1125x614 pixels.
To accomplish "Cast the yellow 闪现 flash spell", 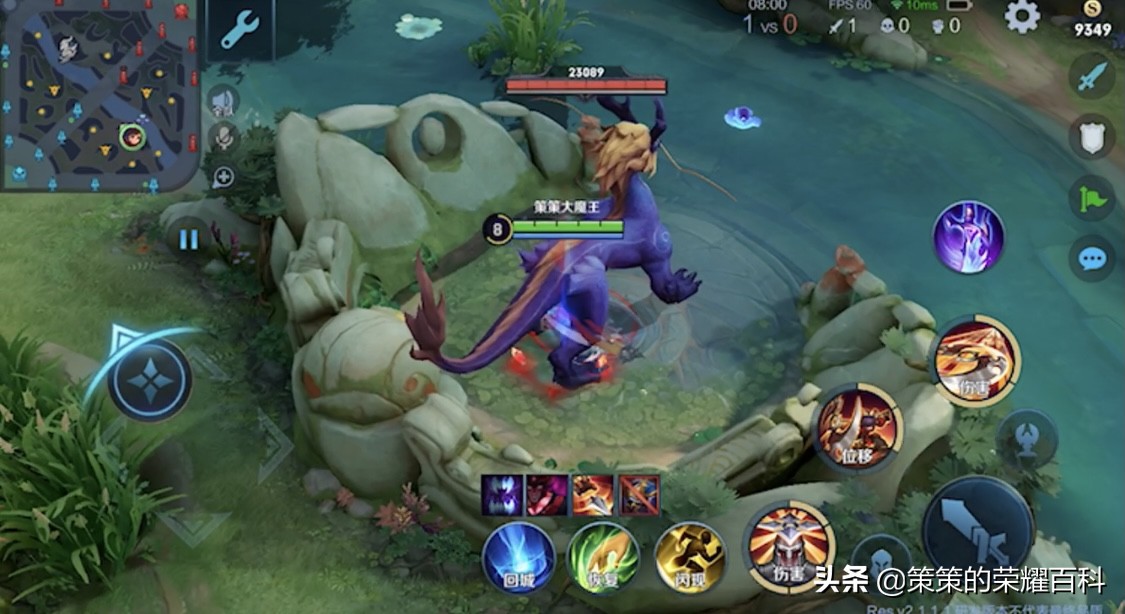I will coord(690,557).
